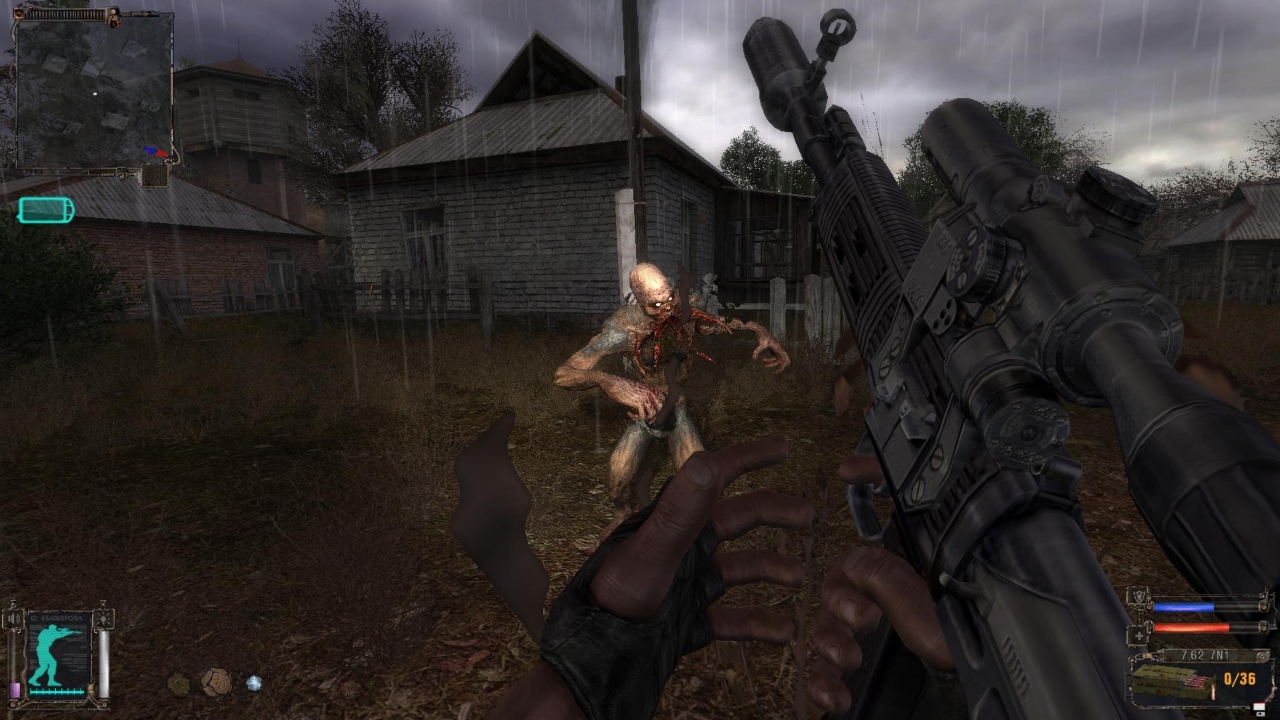
Task: Click the armor shield icon
Action: [1137, 595]
